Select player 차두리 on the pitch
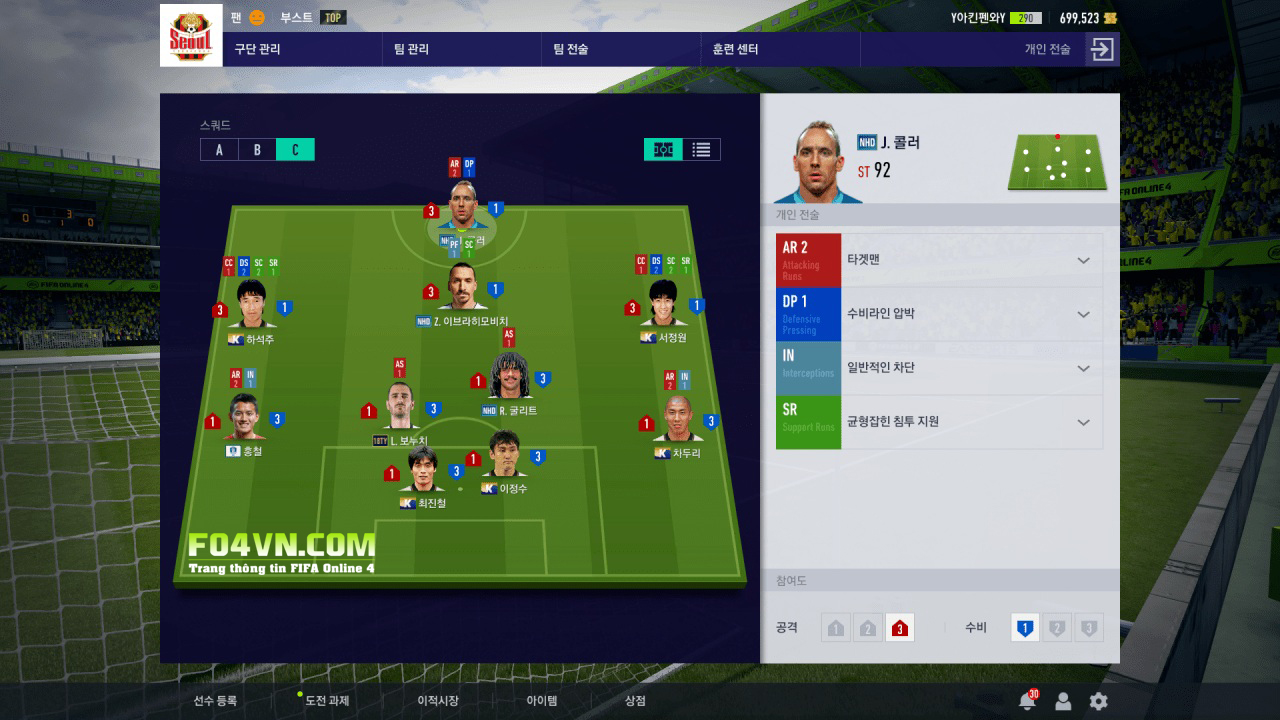1280x720 pixels. point(677,420)
